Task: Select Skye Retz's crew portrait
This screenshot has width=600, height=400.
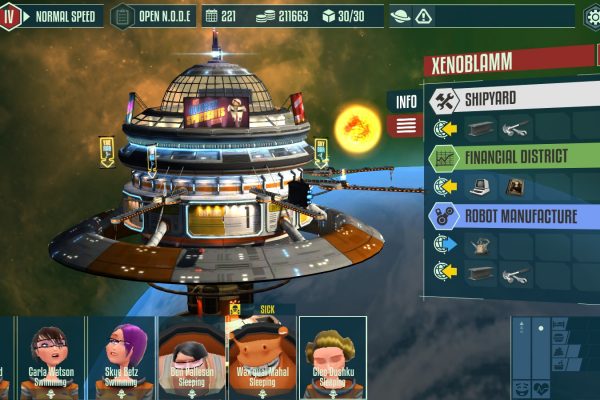Action: [x=120, y=355]
